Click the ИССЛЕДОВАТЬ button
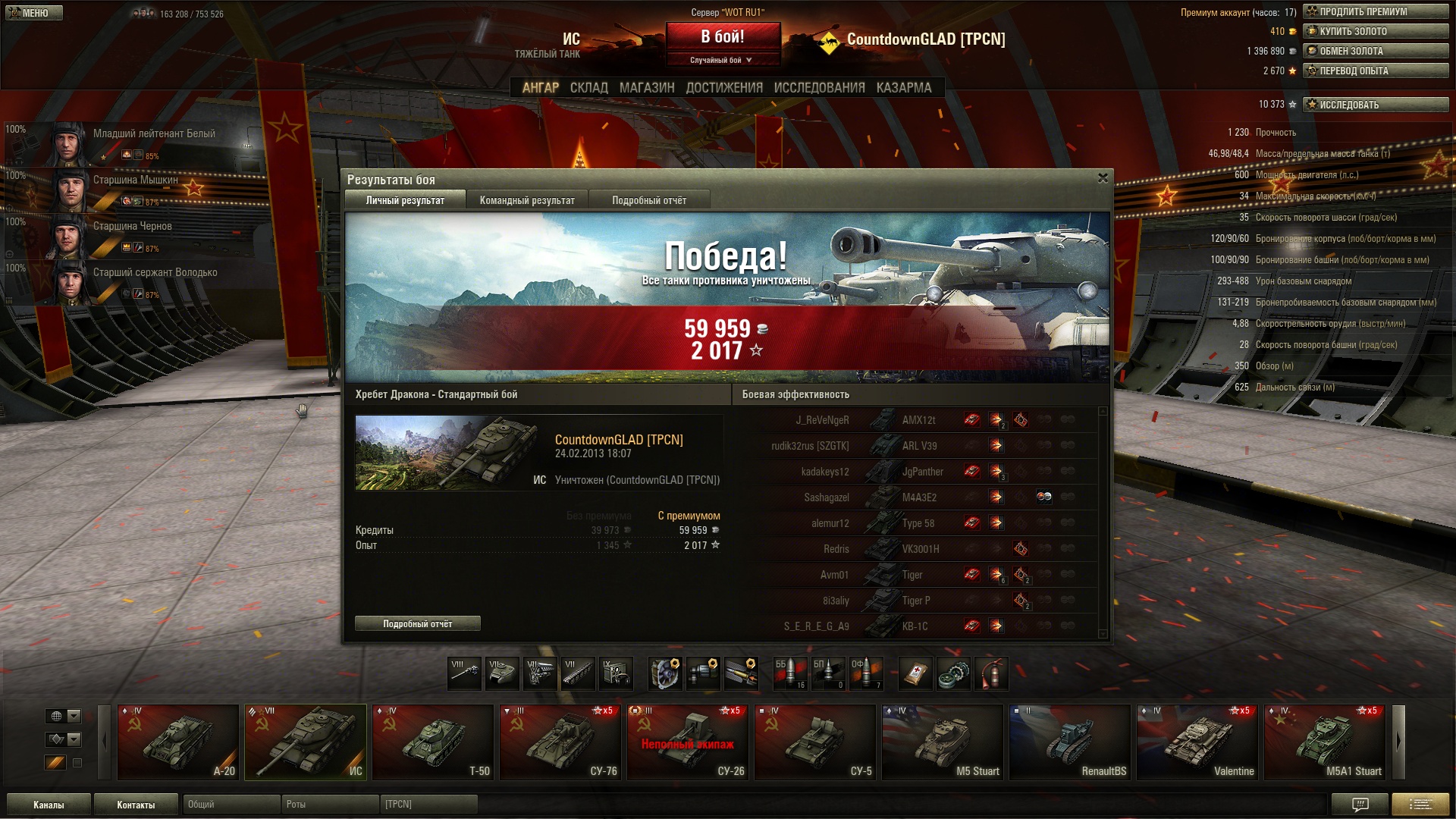This screenshot has width=1456, height=819. coord(1376,105)
